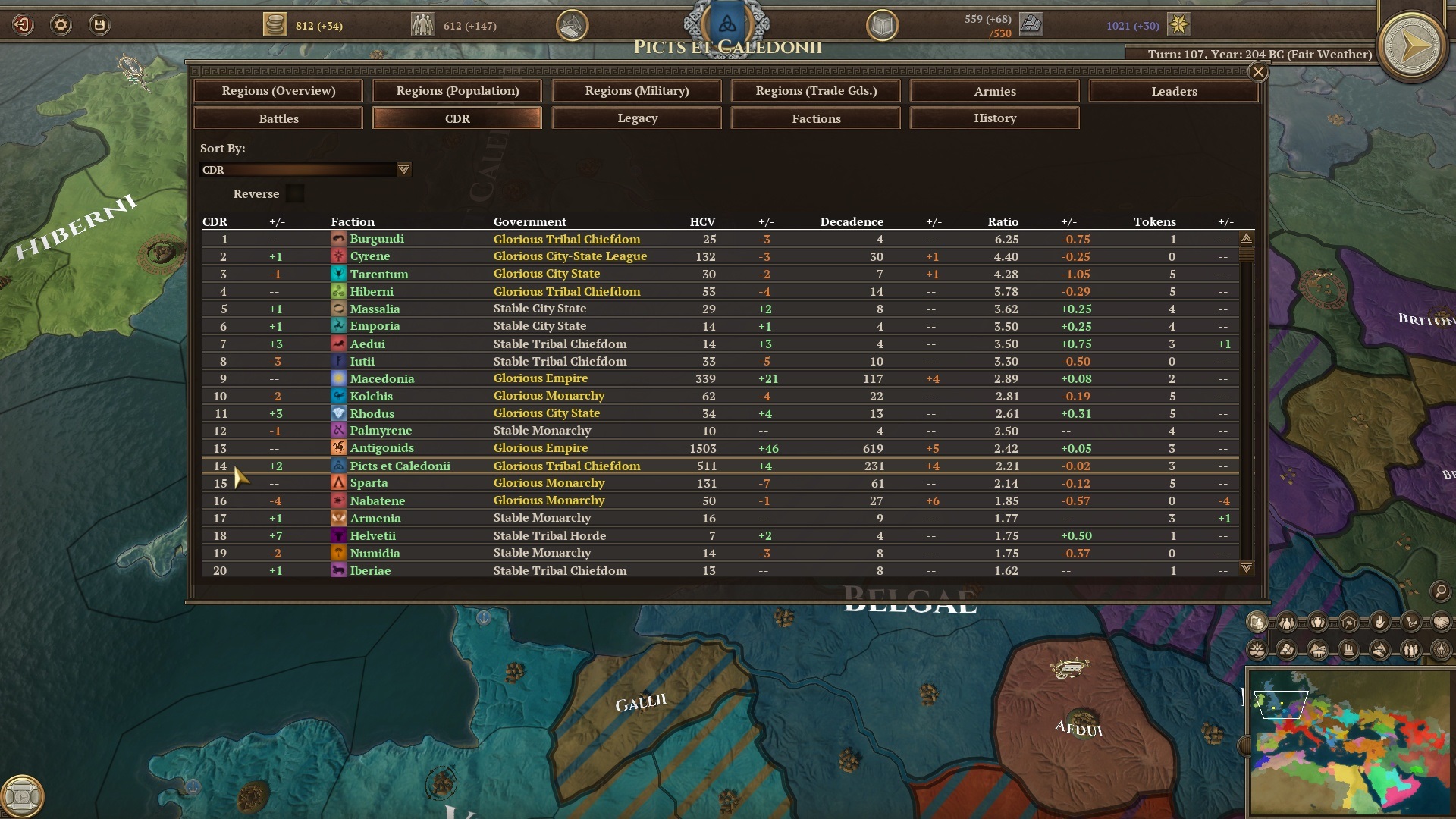Select the Picts et Caledonii faction crest
Image resolution: width=1456 pixels, height=819 pixels.
click(726, 23)
